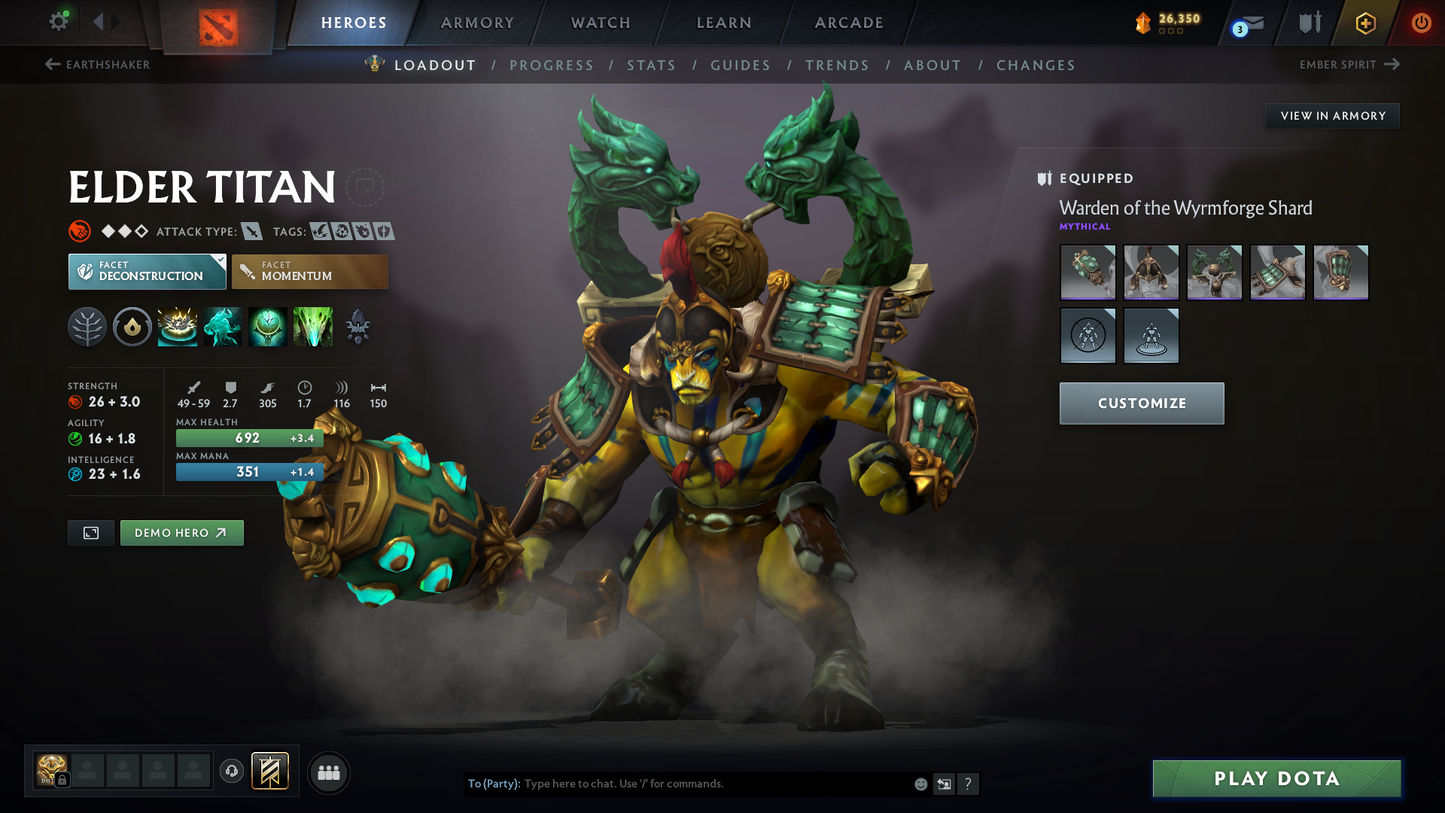
Task: Switch to the Armory tab
Action: point(477,22)
